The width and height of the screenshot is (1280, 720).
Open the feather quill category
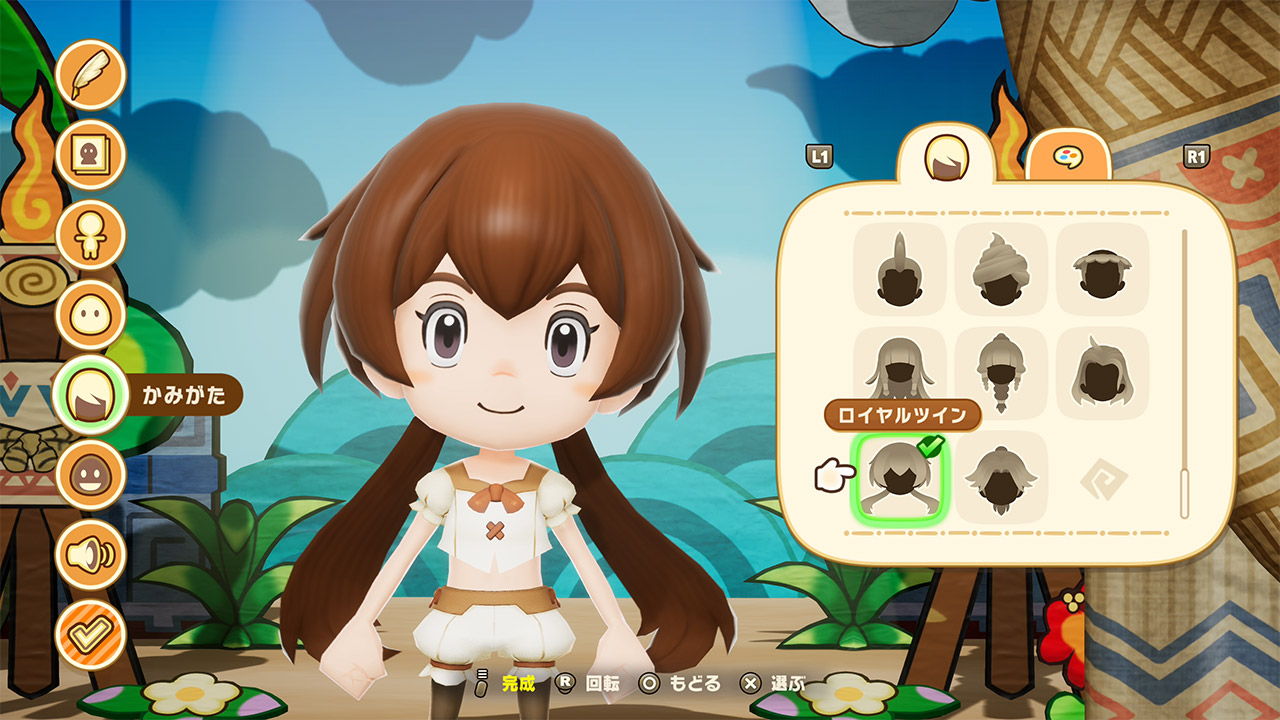tap(90, 75)
